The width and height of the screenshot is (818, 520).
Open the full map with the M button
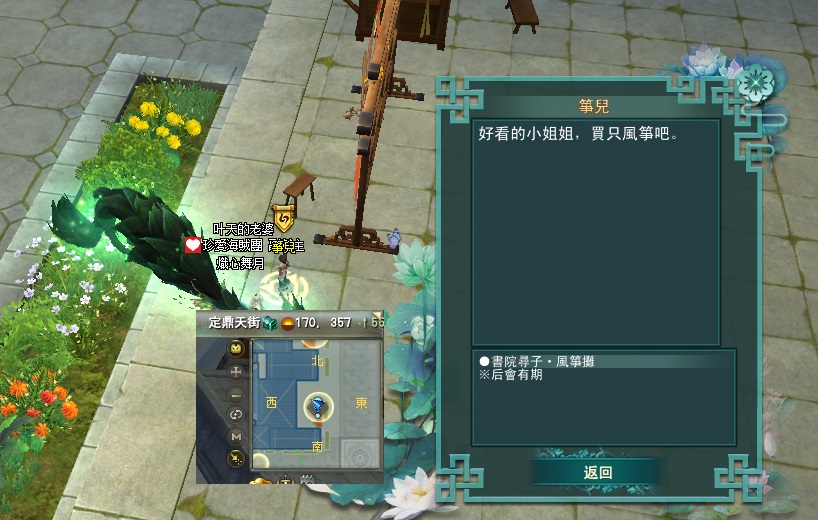pos(237,436)
